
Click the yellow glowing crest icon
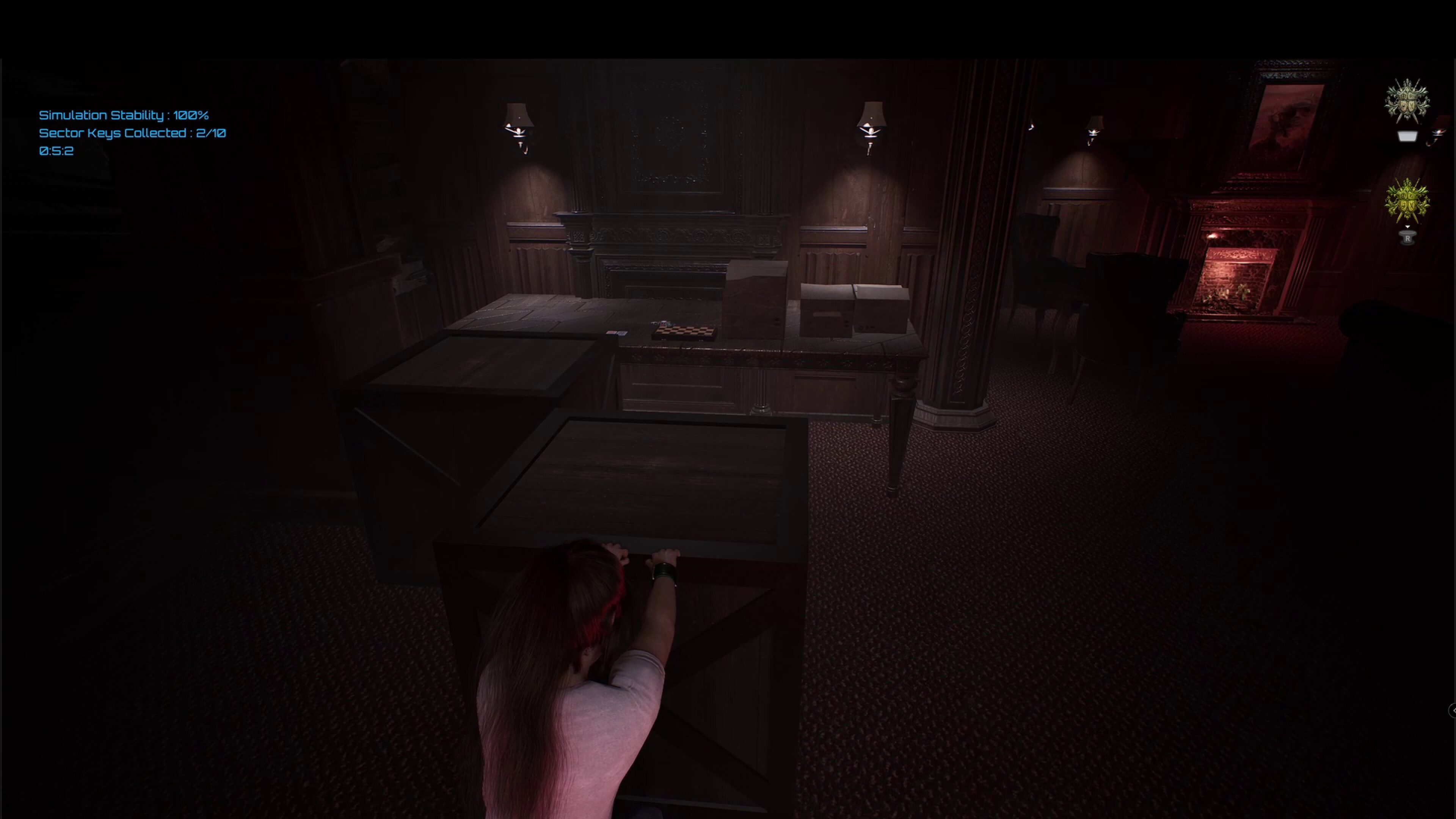pyautogui.click(x=1407, y=199)
